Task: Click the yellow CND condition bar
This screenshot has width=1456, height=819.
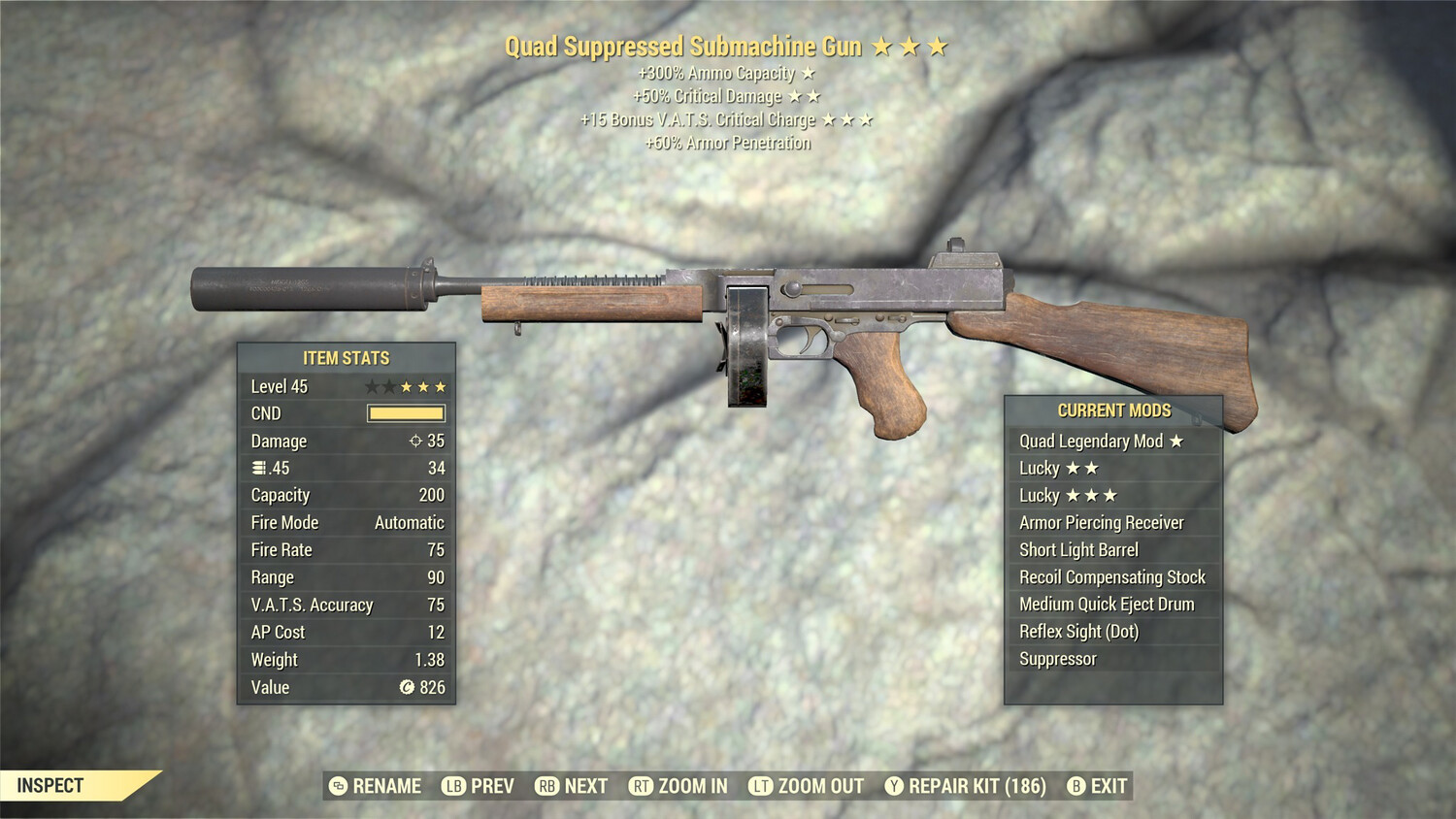Action: [401, 413]
